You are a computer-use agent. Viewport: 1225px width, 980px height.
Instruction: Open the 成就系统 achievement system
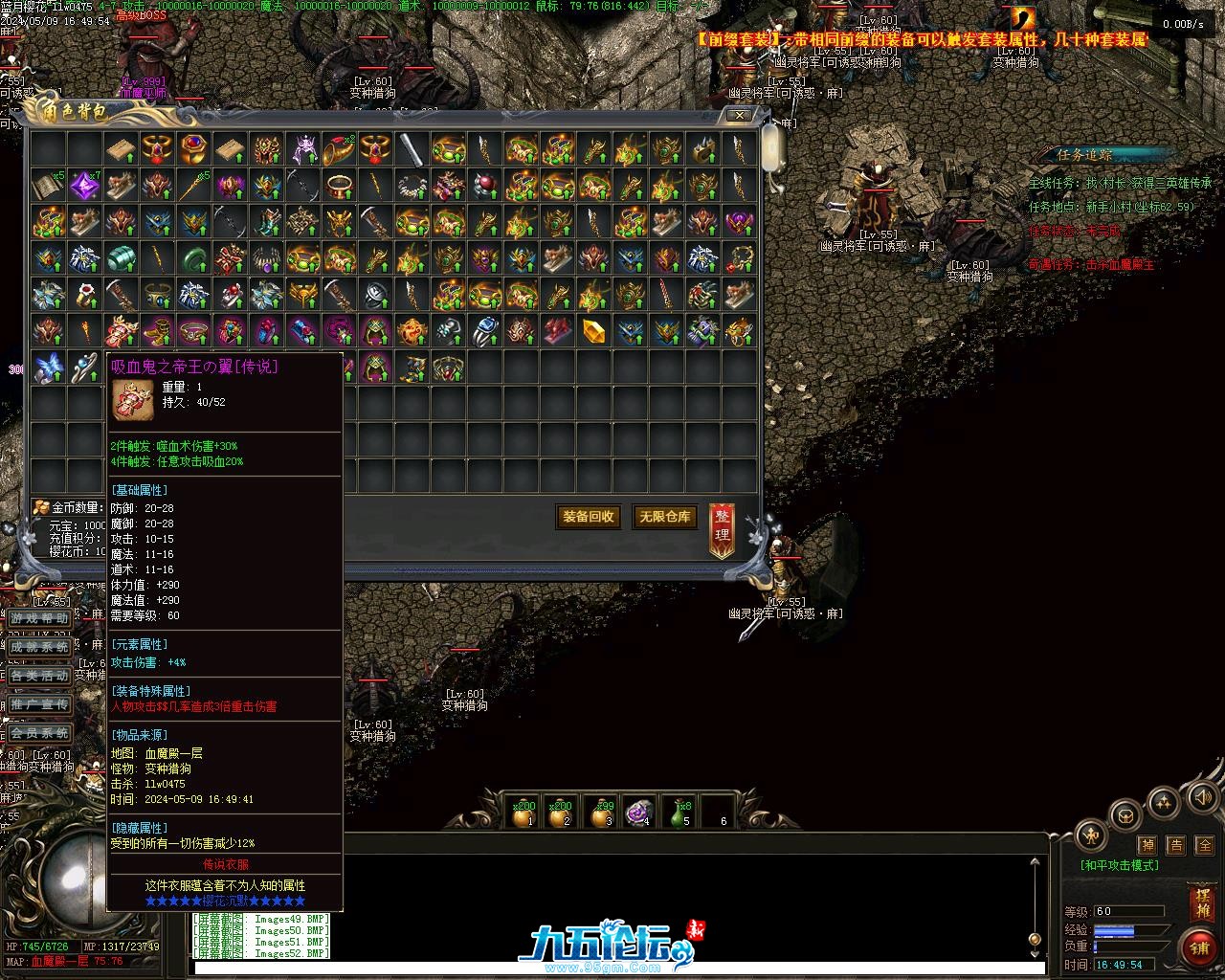tap(40, 647)
